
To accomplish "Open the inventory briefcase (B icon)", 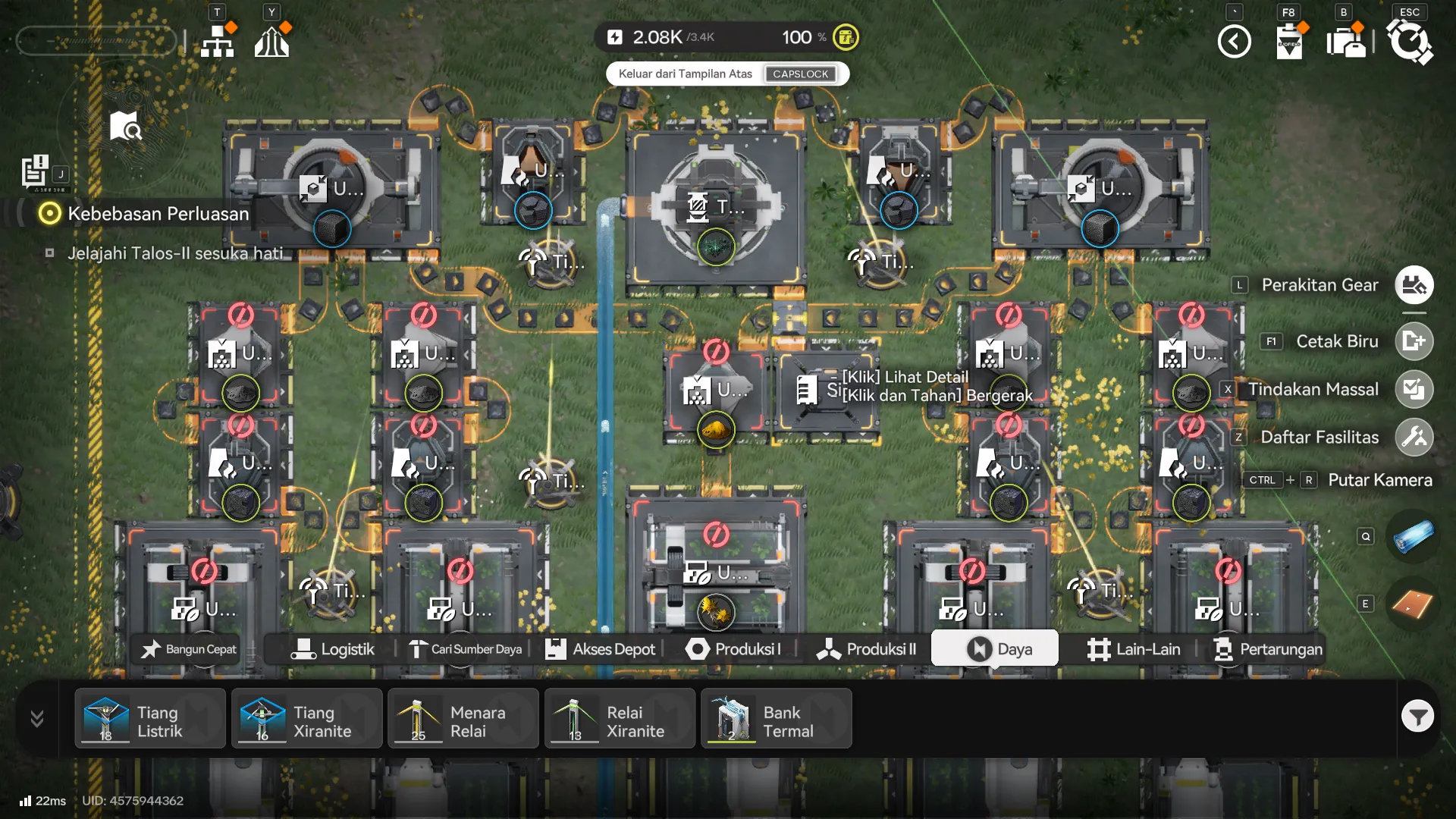I will [1346, 42].
